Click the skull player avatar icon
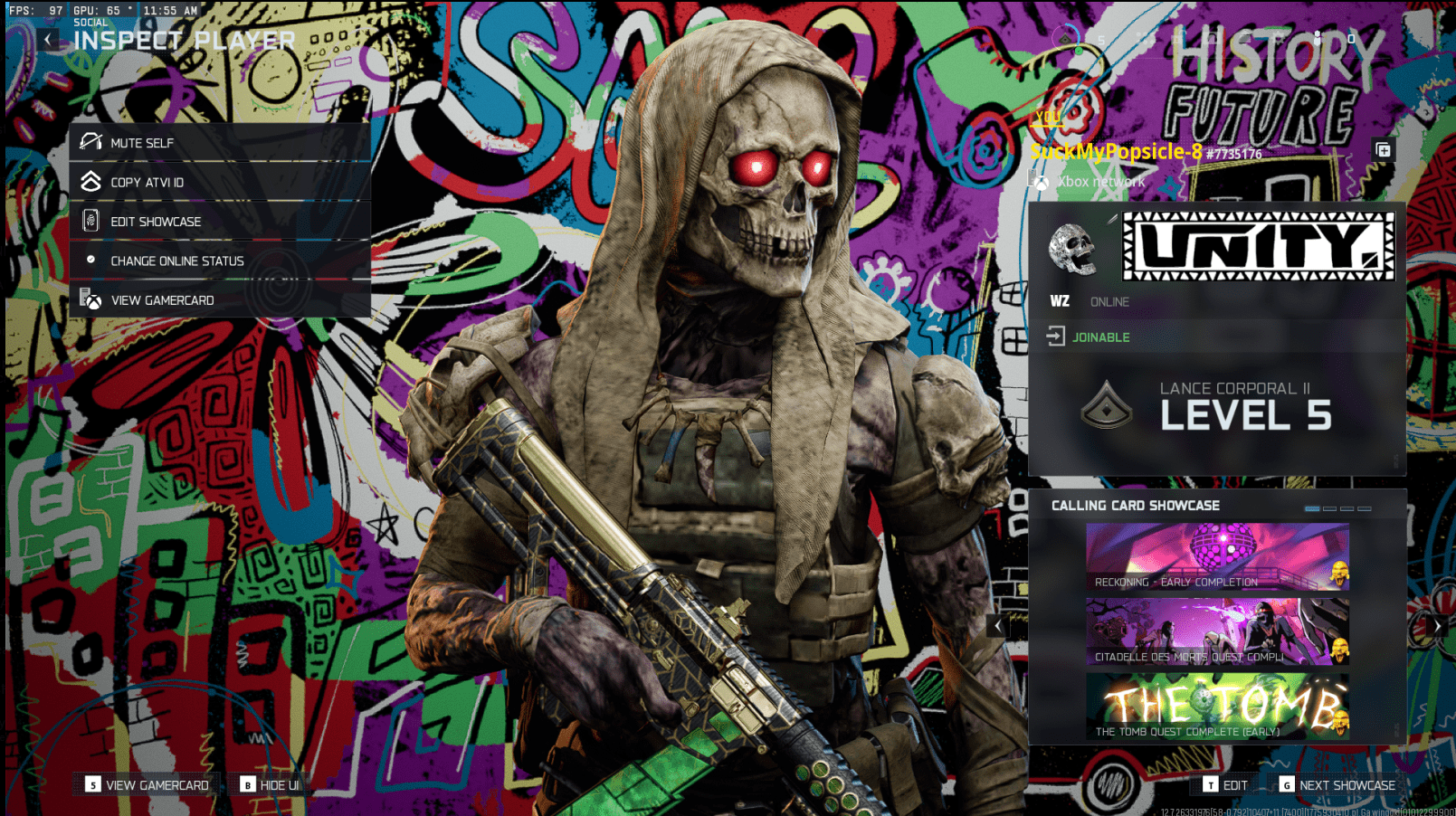 click(1073, 250)
